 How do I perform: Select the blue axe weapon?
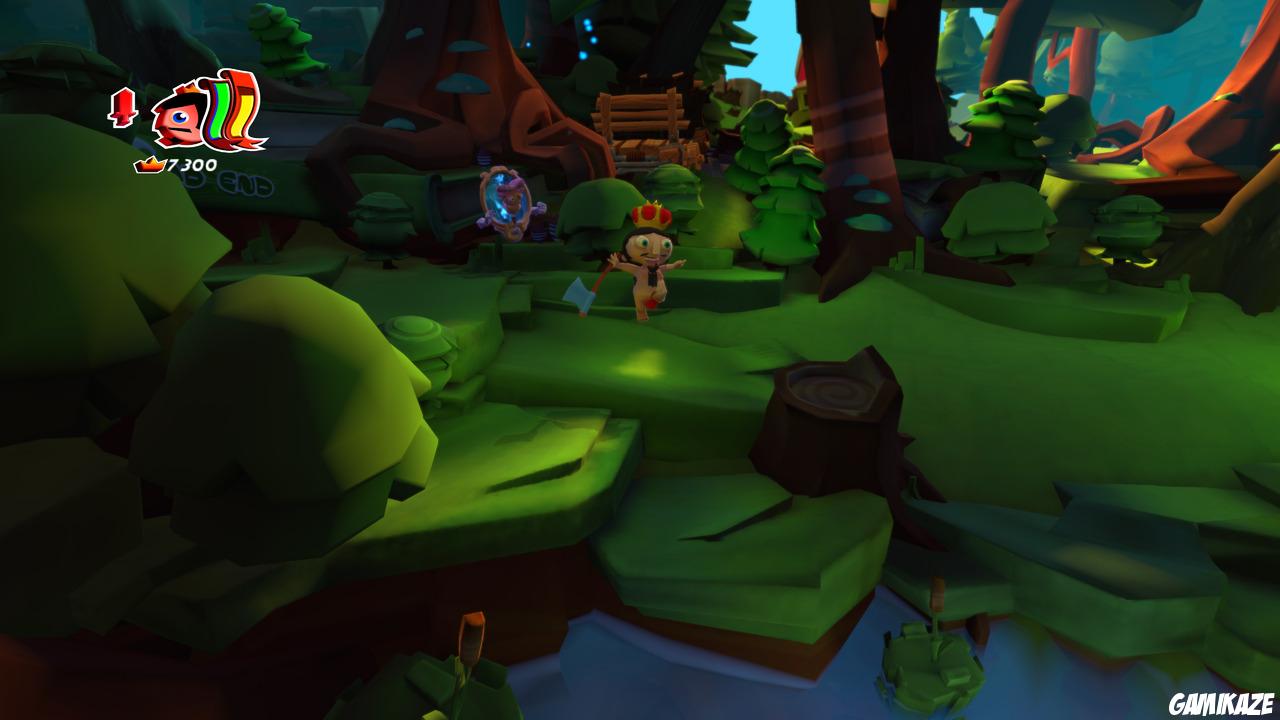tap(577, 292)
